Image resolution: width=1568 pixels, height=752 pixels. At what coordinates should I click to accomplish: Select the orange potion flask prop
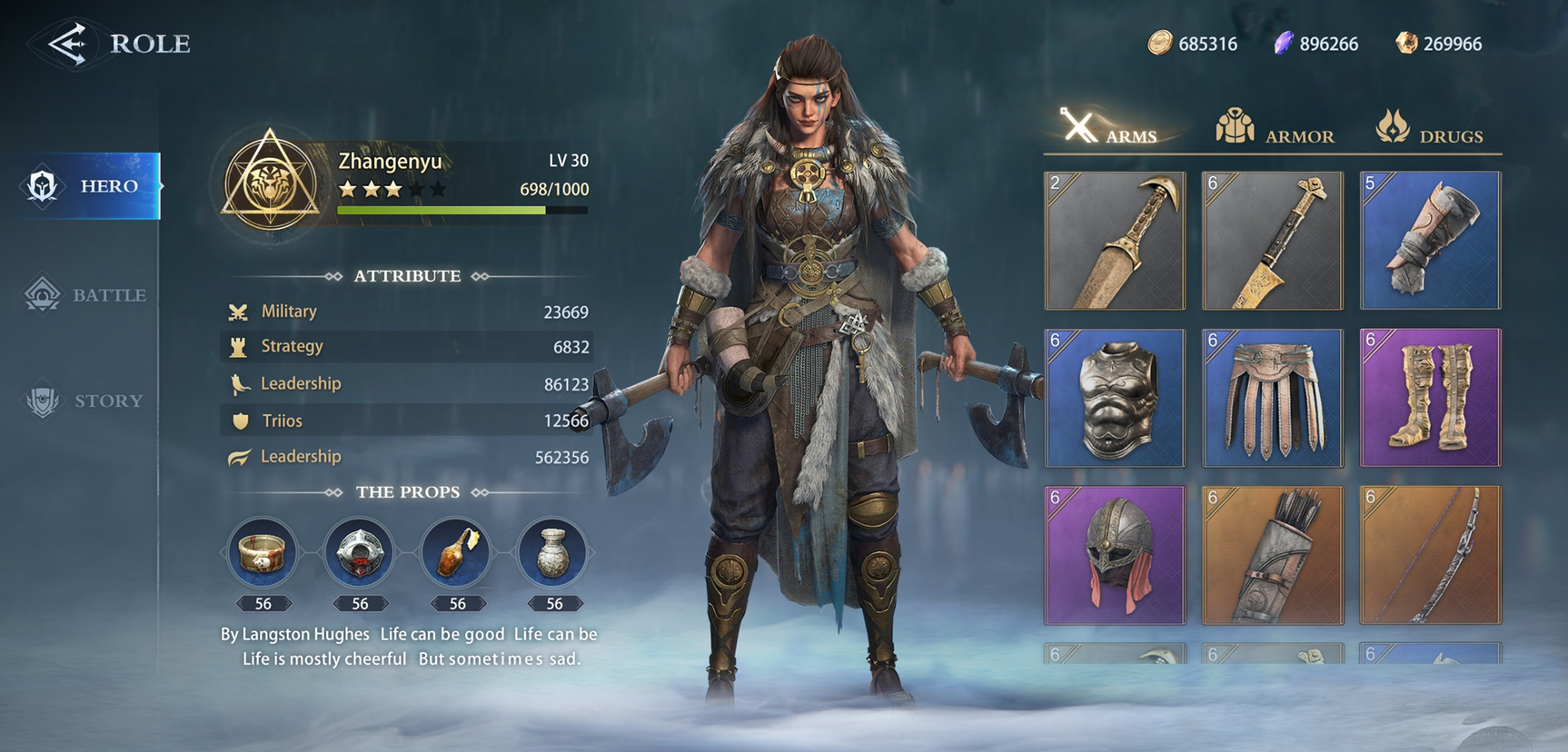(457, 551)
